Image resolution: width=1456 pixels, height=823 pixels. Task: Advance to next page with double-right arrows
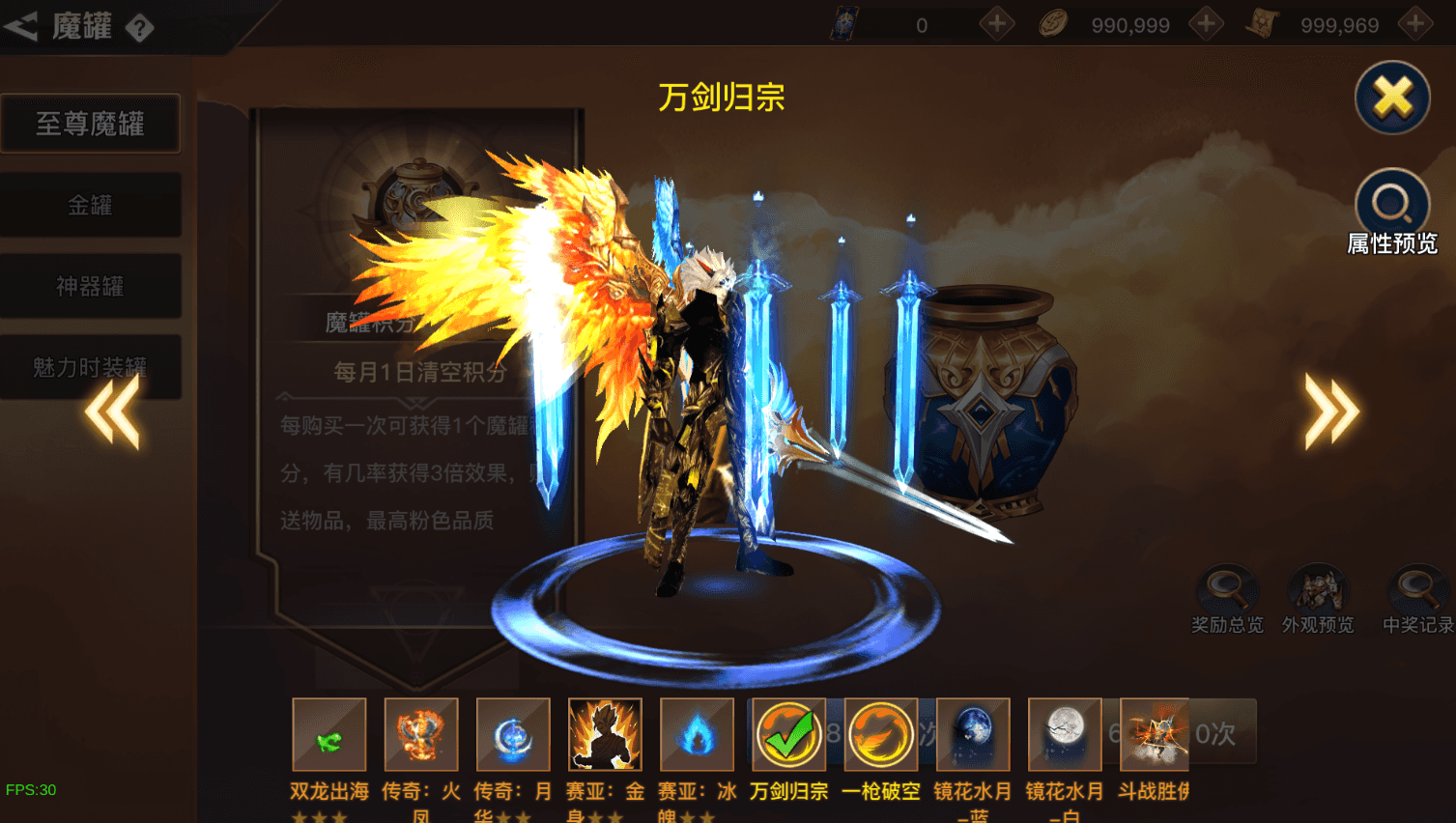tap(1330, 411)
